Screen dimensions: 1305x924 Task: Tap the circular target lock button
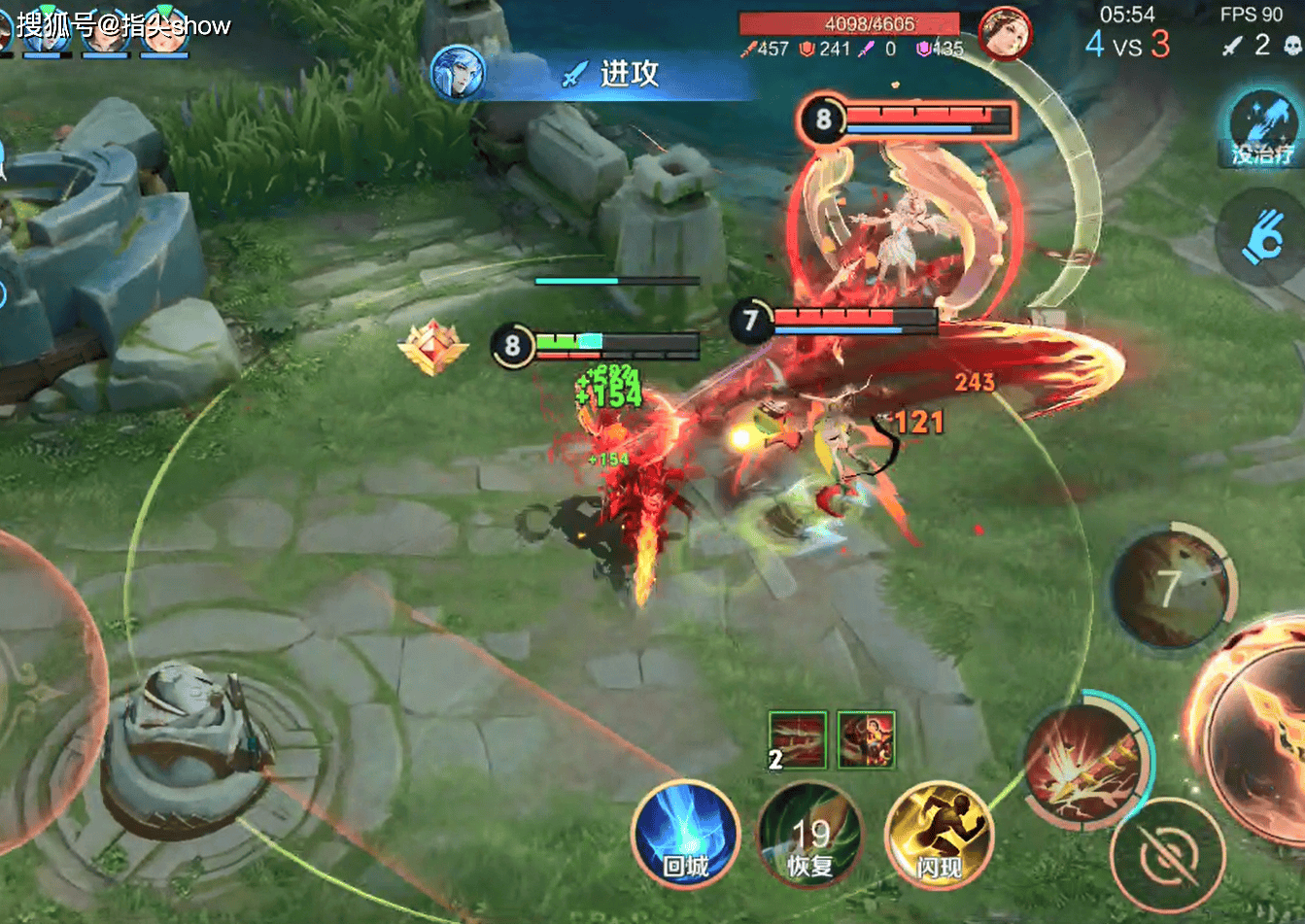1167,857
